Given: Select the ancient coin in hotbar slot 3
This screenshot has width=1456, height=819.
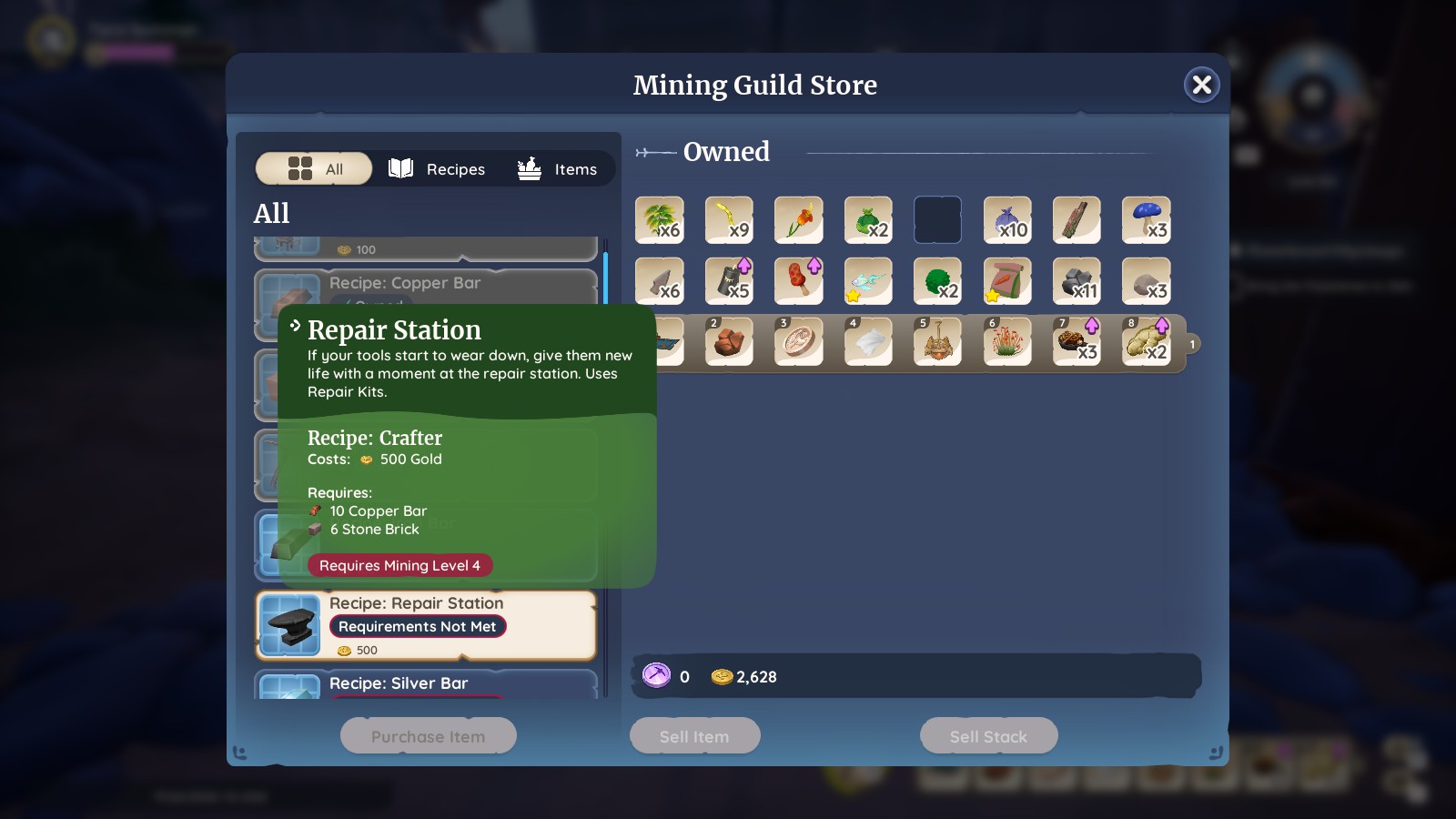Looking at the screenshot, I should pos(798,341).
